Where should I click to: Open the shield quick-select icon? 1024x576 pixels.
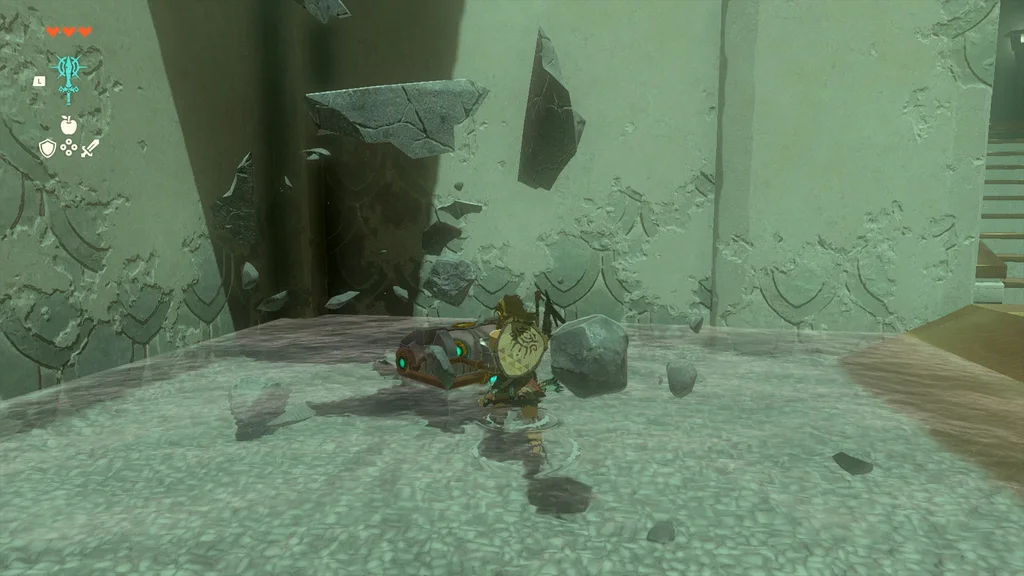pos(47,149)
